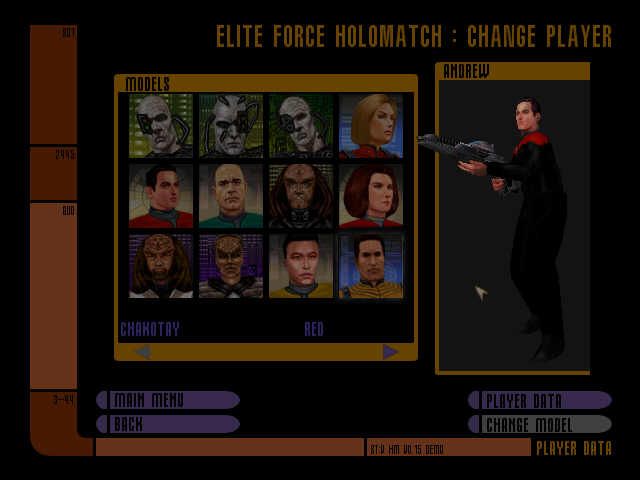Show the next page of models
The image size is (640, 480).
click(390, 351)
